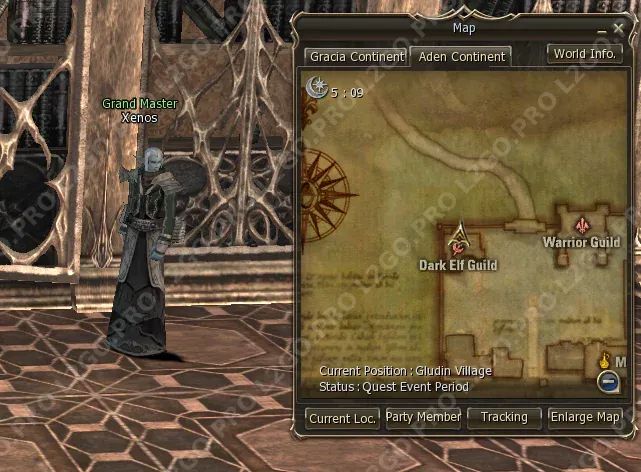641x472 pixels.
Task: Center map with Current Loc. button
Action: (342, 418)
